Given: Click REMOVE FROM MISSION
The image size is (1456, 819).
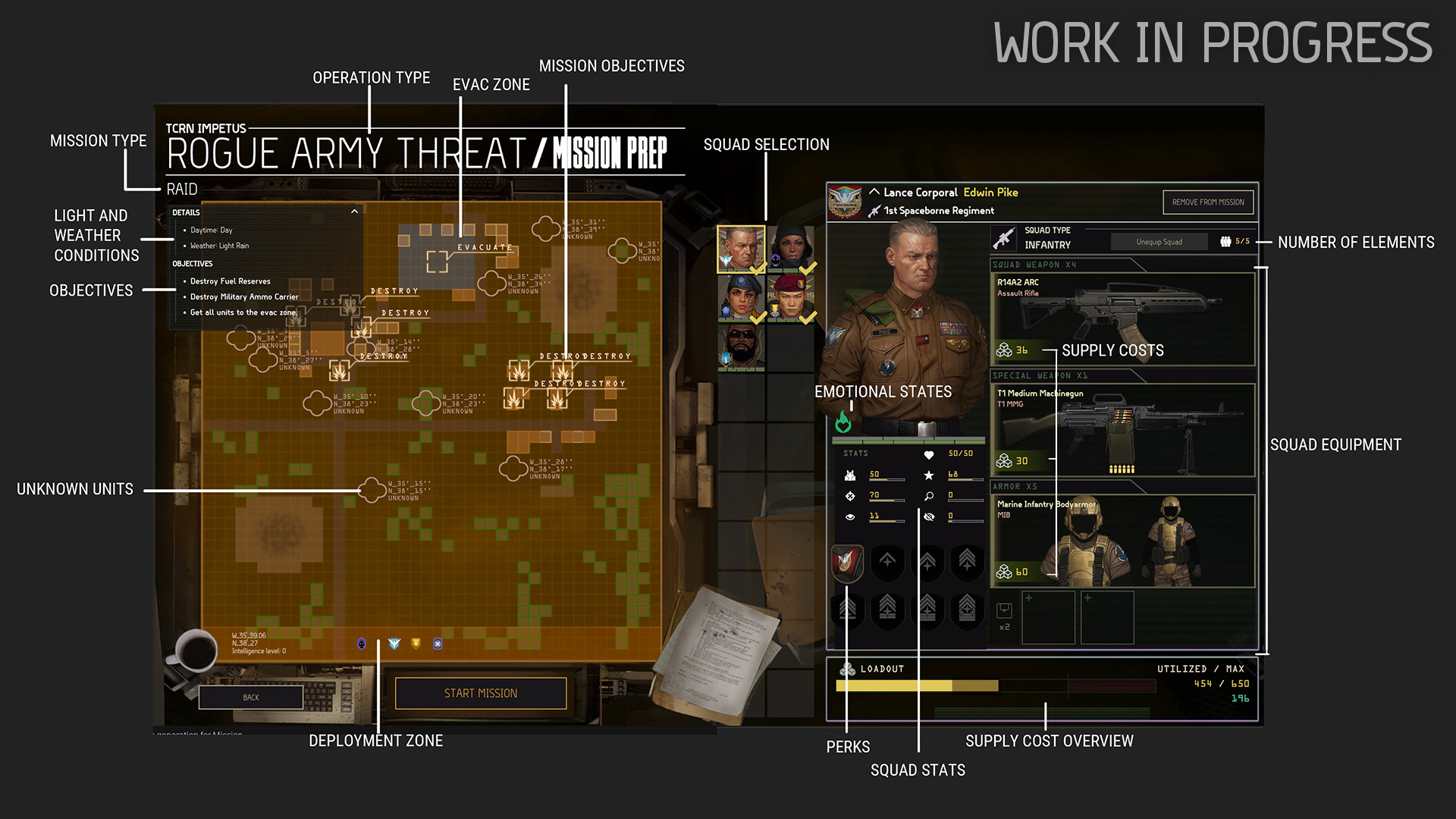Looking at the screenshot, I should coord(1207,202).
